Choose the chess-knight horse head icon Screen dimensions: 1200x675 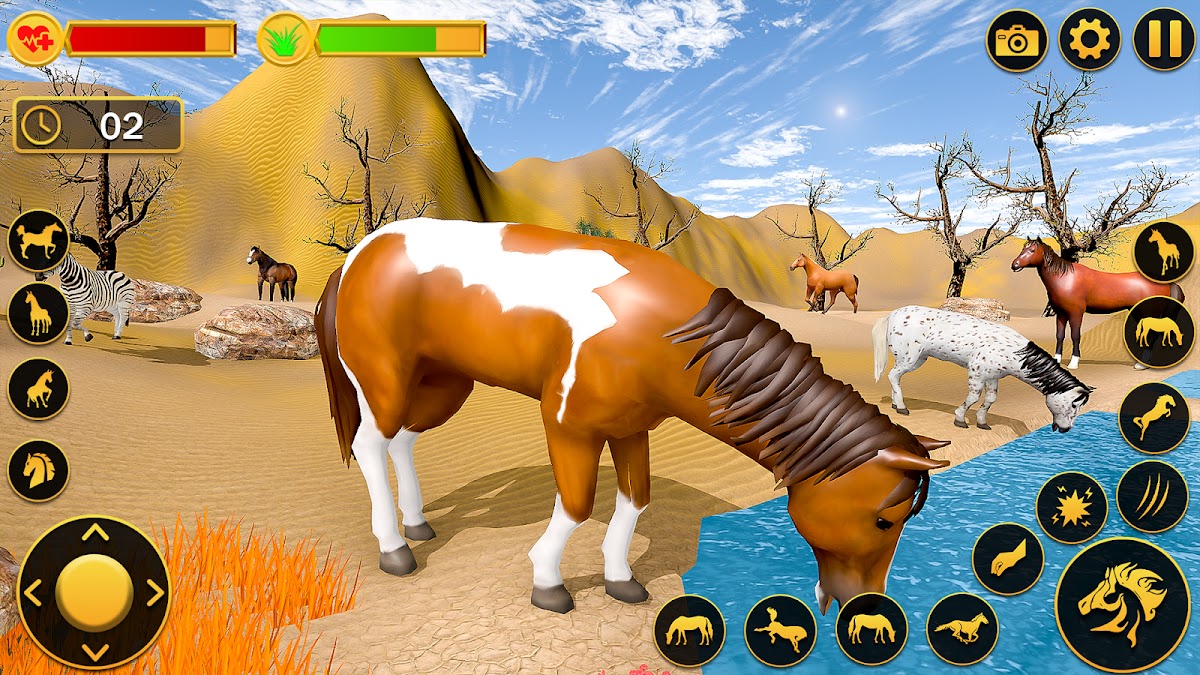pos(38,470)
